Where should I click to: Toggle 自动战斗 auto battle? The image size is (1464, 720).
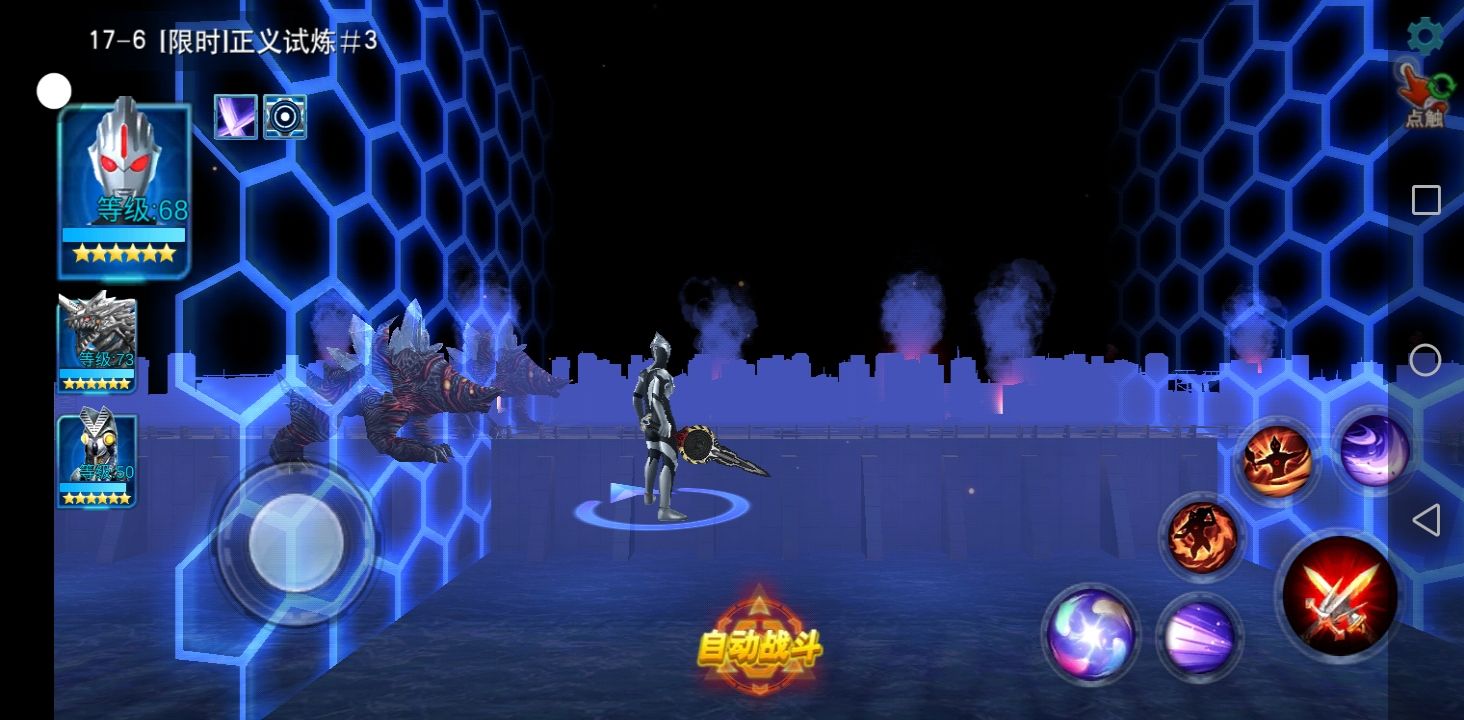coord(759,646)
